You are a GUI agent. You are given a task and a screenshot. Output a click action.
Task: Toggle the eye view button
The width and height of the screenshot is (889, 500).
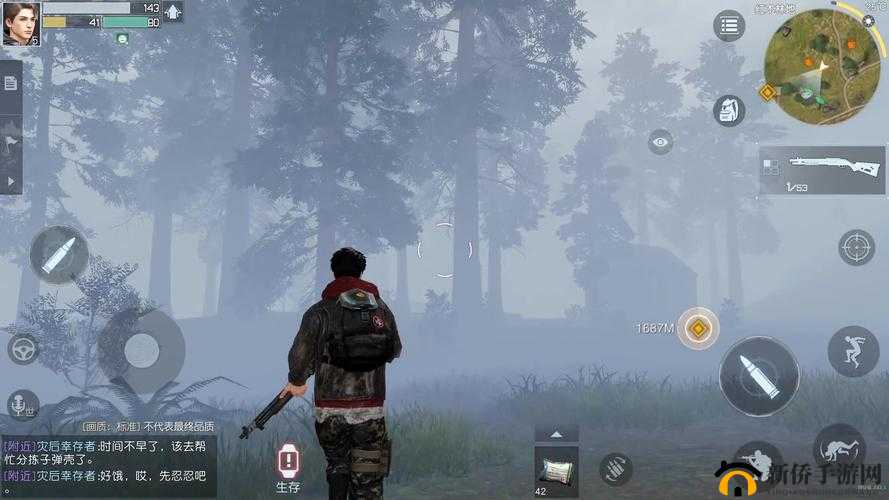[x=660, y=144]
